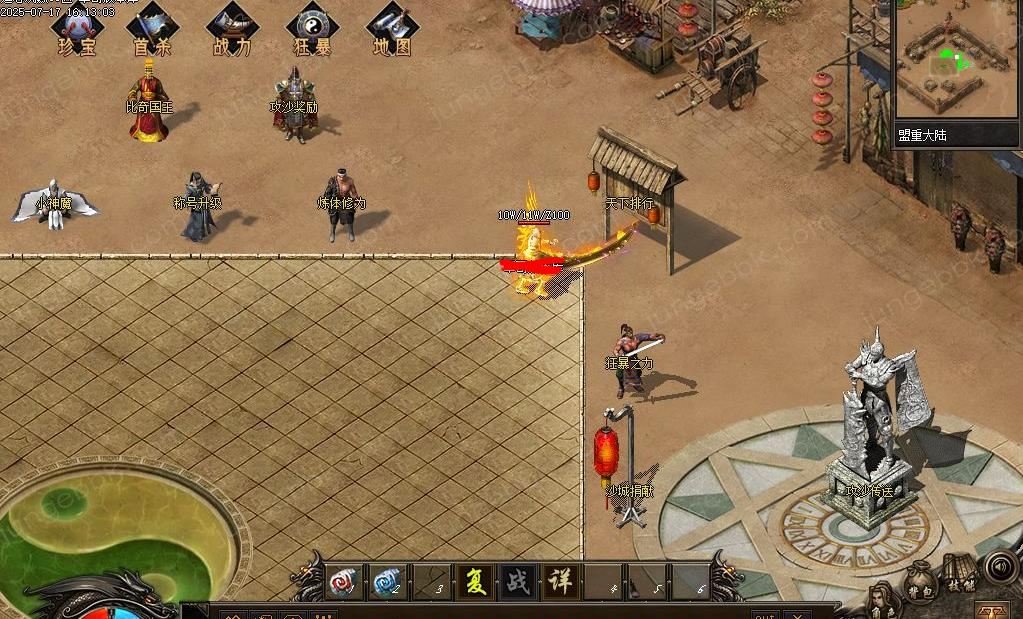Select the 战 hotbar button
This screenshot has width=1023, height=619.
pyautogui.click(x=518, y=581)
